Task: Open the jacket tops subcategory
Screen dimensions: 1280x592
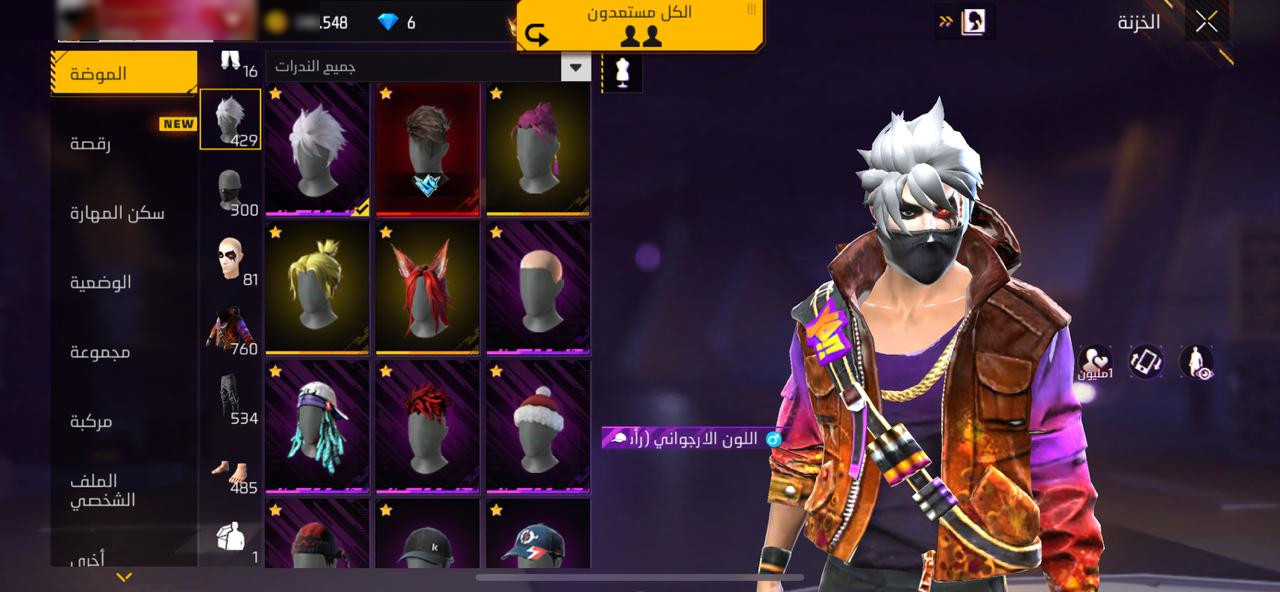Action: [x=231, y=328]
